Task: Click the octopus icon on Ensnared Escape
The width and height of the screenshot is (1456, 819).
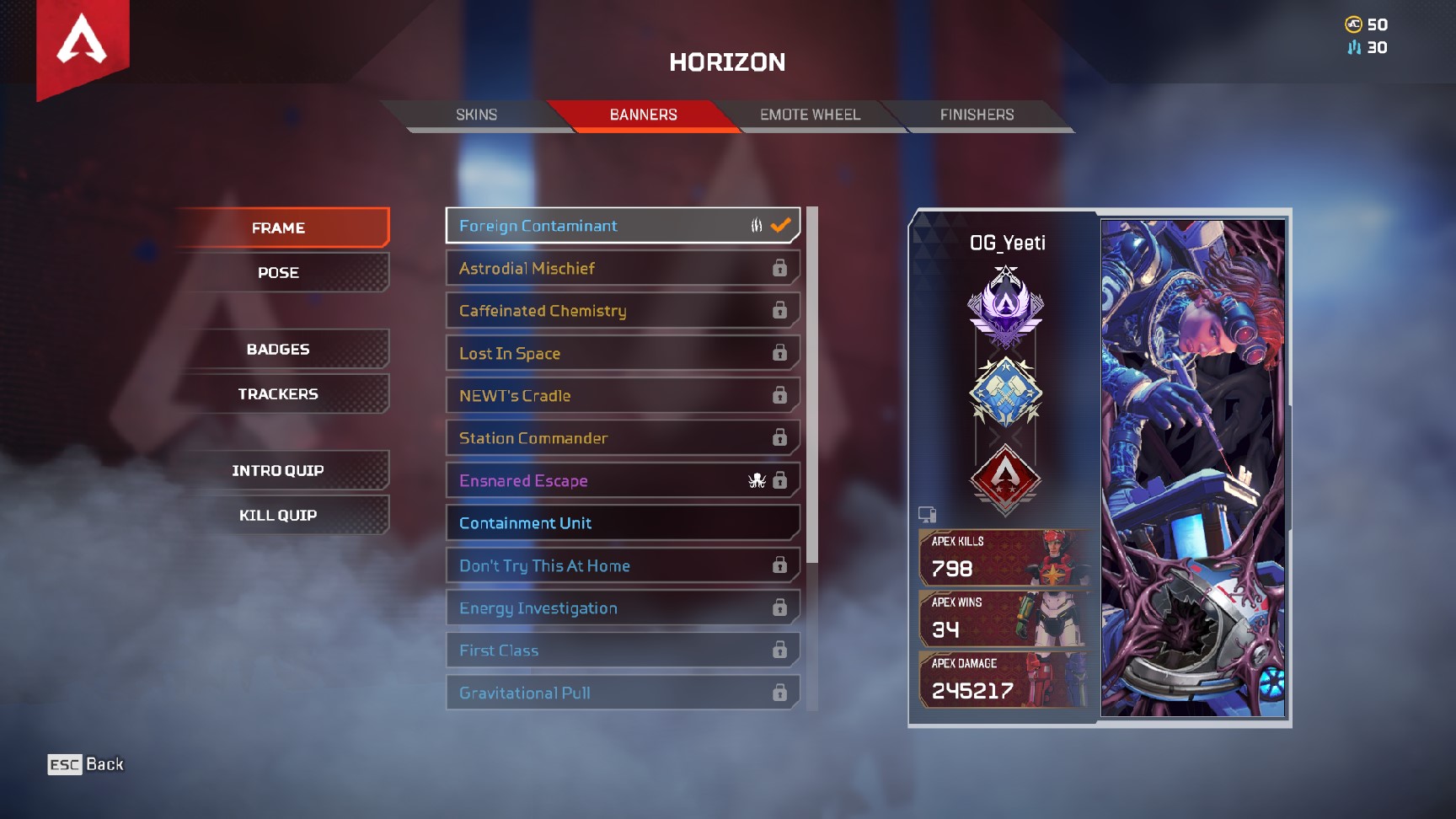Action: click(x=757, y=480)
